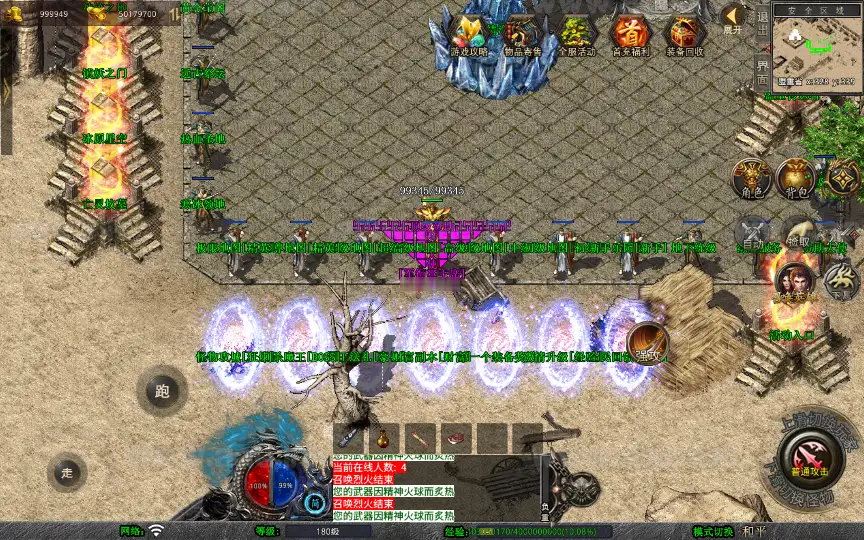Image resolution: width=864 pixels, height=540 pixels.
Task: Open the 游戏攻略 game guide icon
Action: click(x=469, y=35)
